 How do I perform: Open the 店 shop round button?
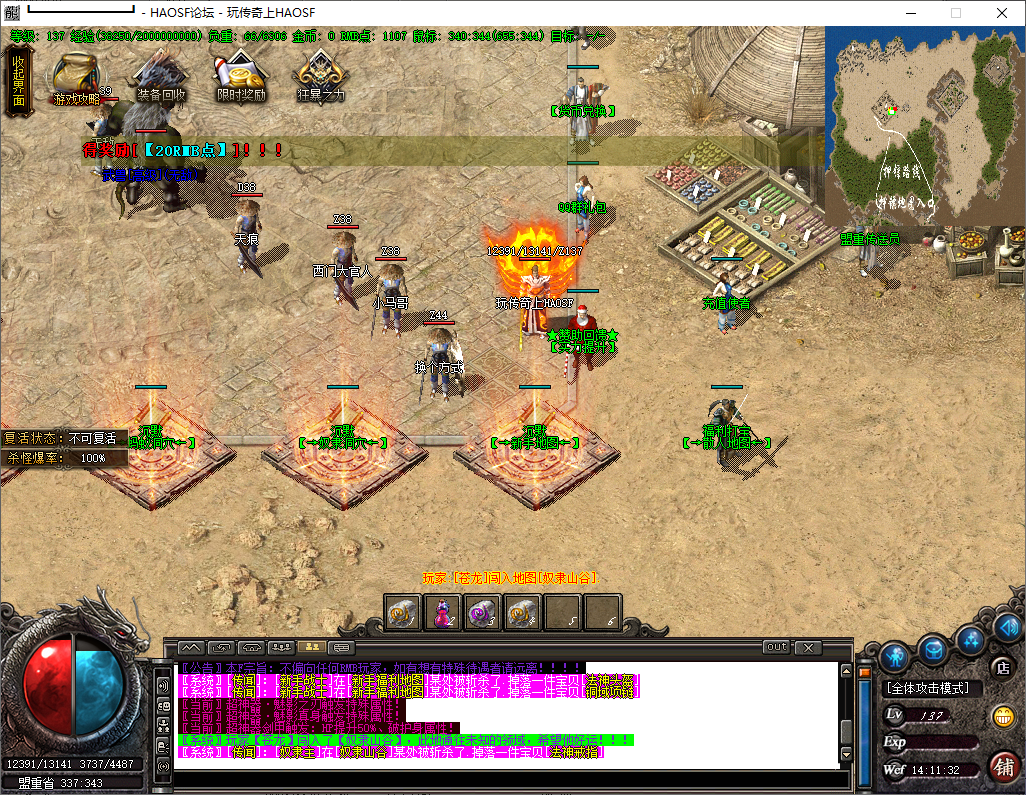pos(1000,667)
